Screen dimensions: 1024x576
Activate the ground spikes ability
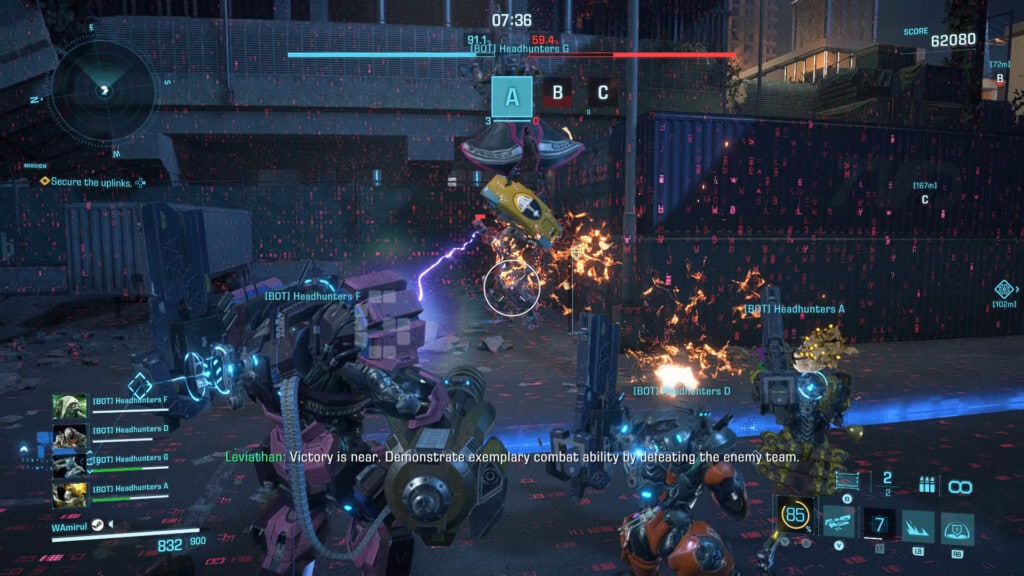pos(918,525)
